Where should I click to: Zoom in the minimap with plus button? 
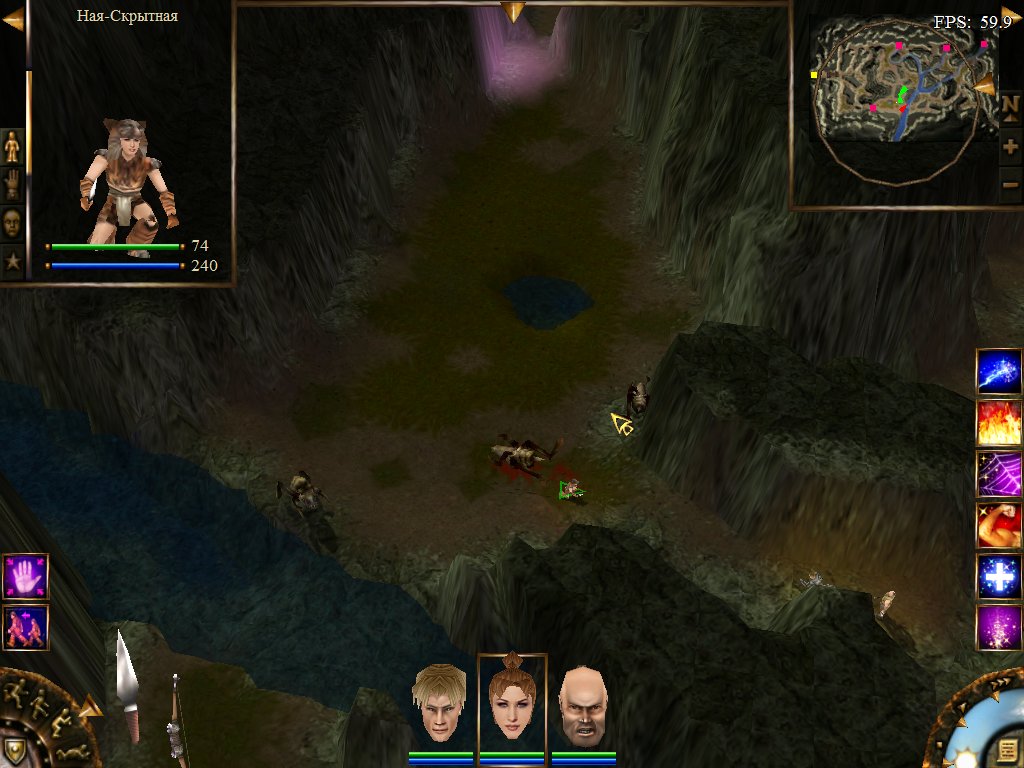[x=1010, y=147]
